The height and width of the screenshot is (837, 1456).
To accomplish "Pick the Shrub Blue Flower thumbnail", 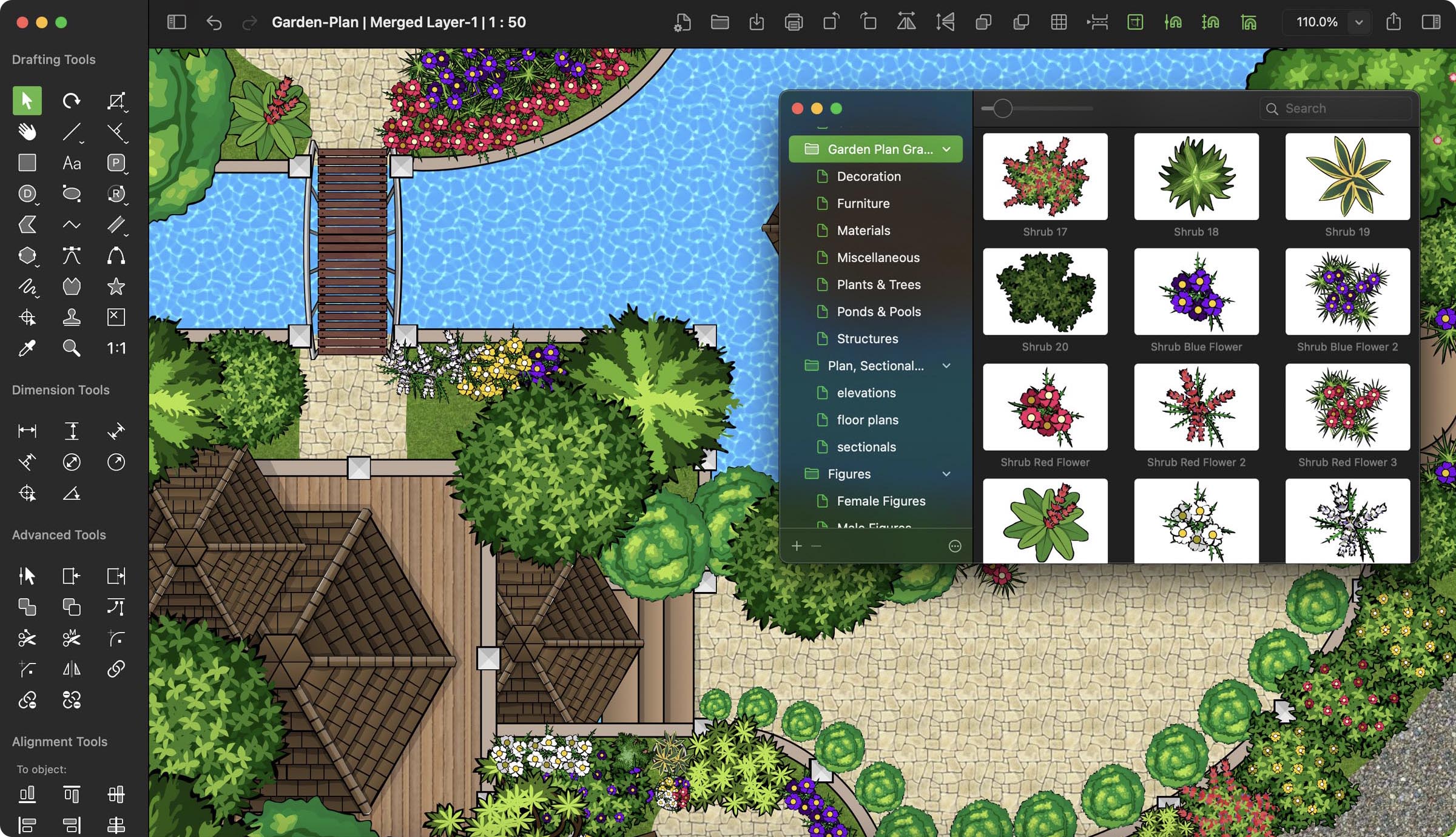I will coord(1196,292).
